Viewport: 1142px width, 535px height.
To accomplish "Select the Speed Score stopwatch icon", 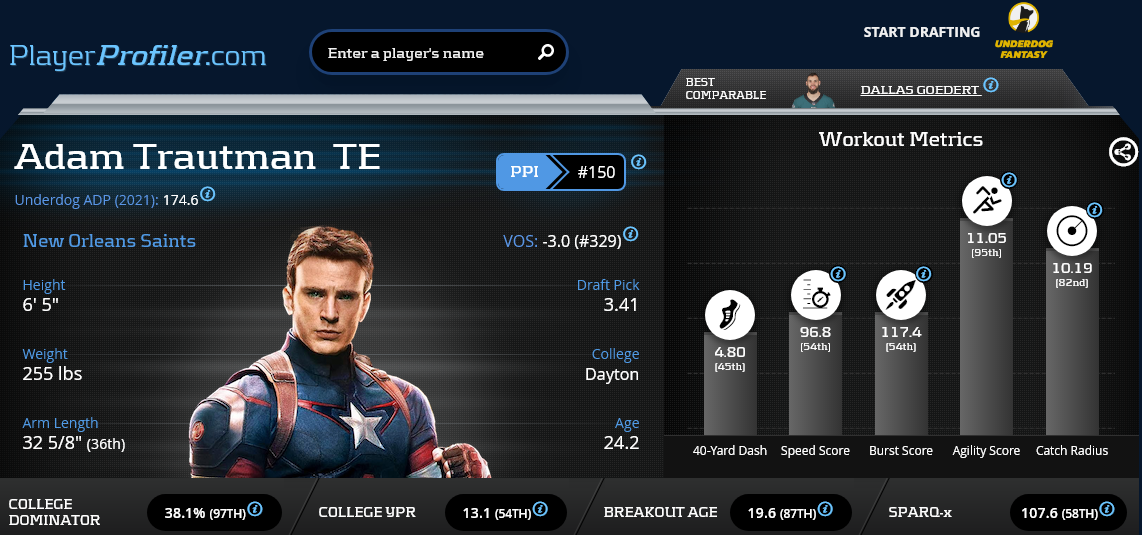I will (815, 296).
